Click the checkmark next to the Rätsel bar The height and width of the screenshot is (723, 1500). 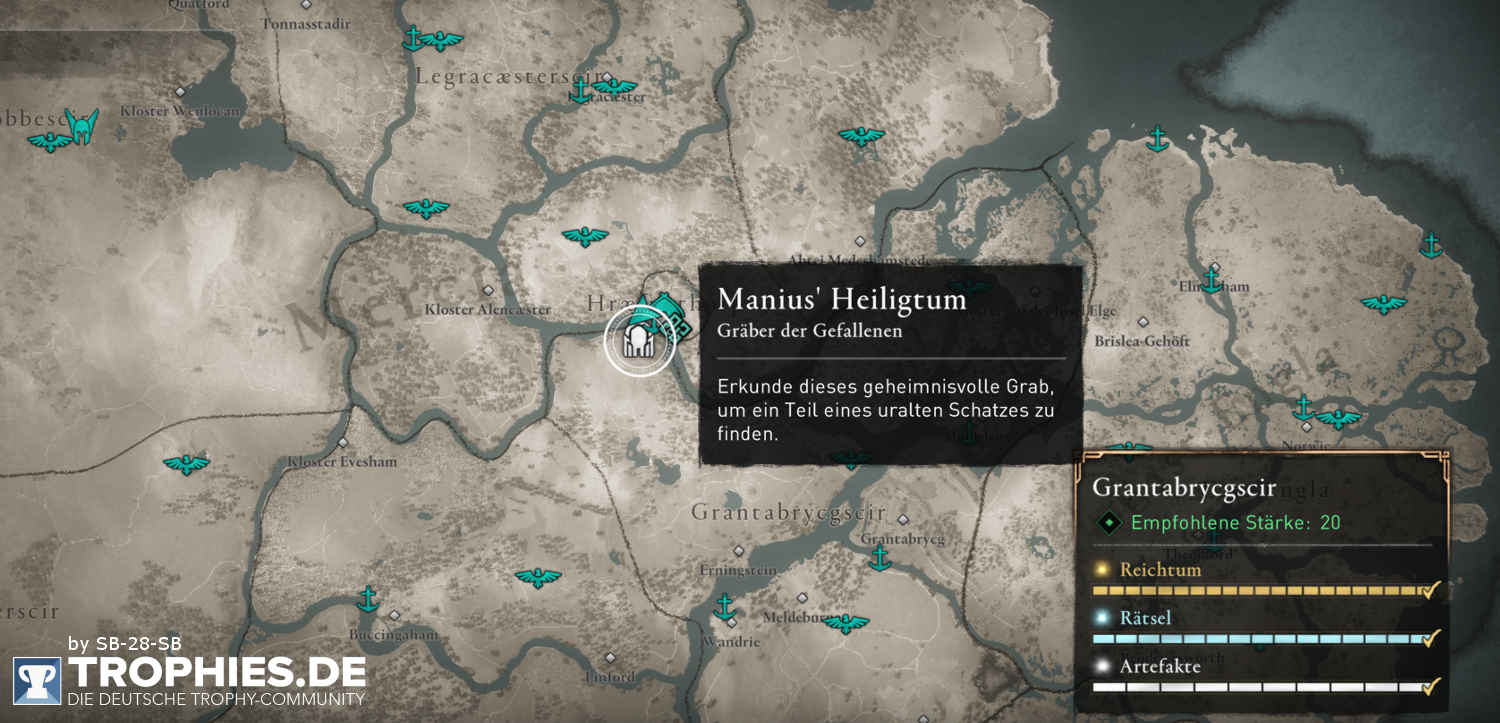click(1432, 639)
